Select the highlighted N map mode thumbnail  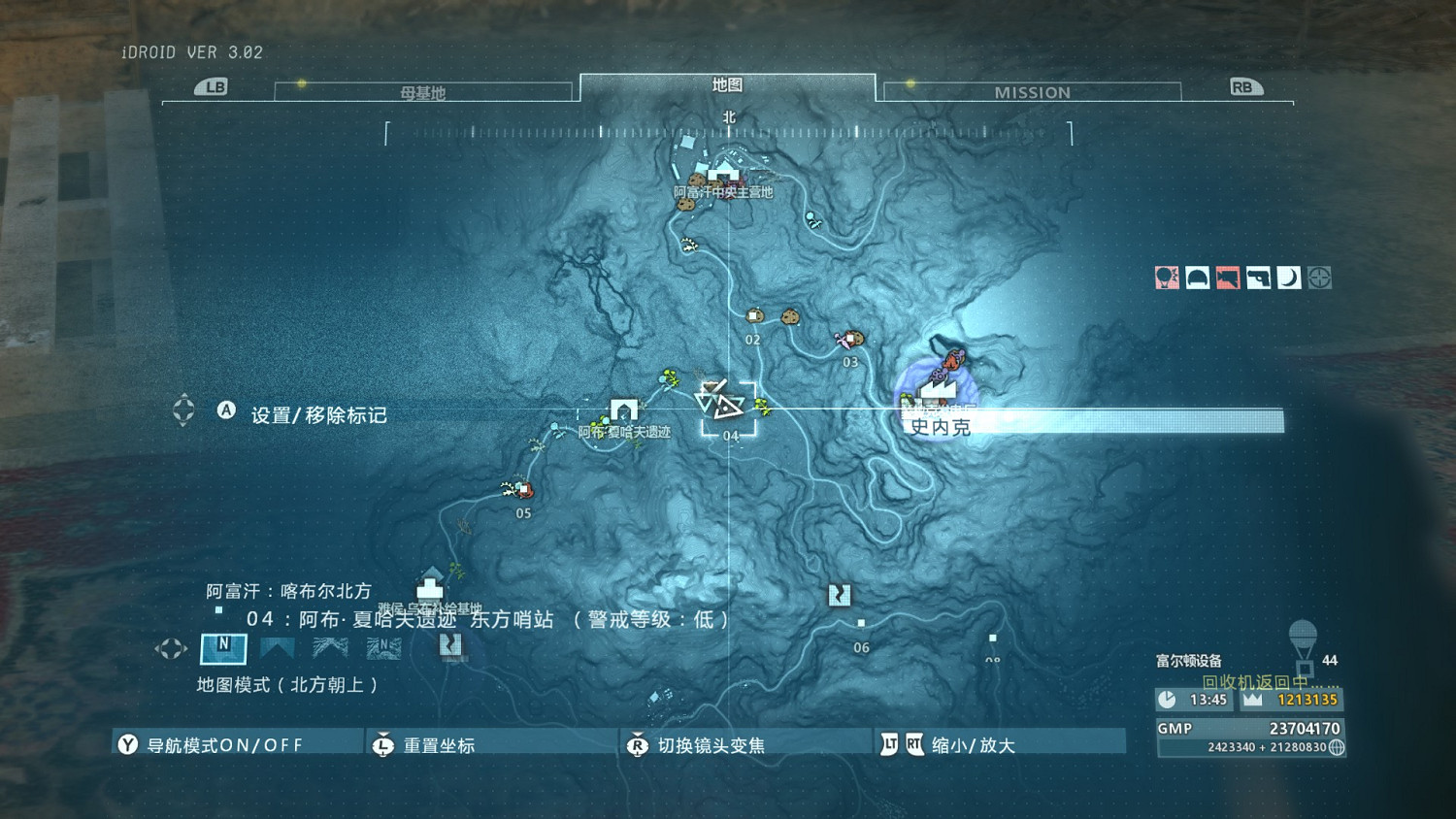click(x=222, y=648)
